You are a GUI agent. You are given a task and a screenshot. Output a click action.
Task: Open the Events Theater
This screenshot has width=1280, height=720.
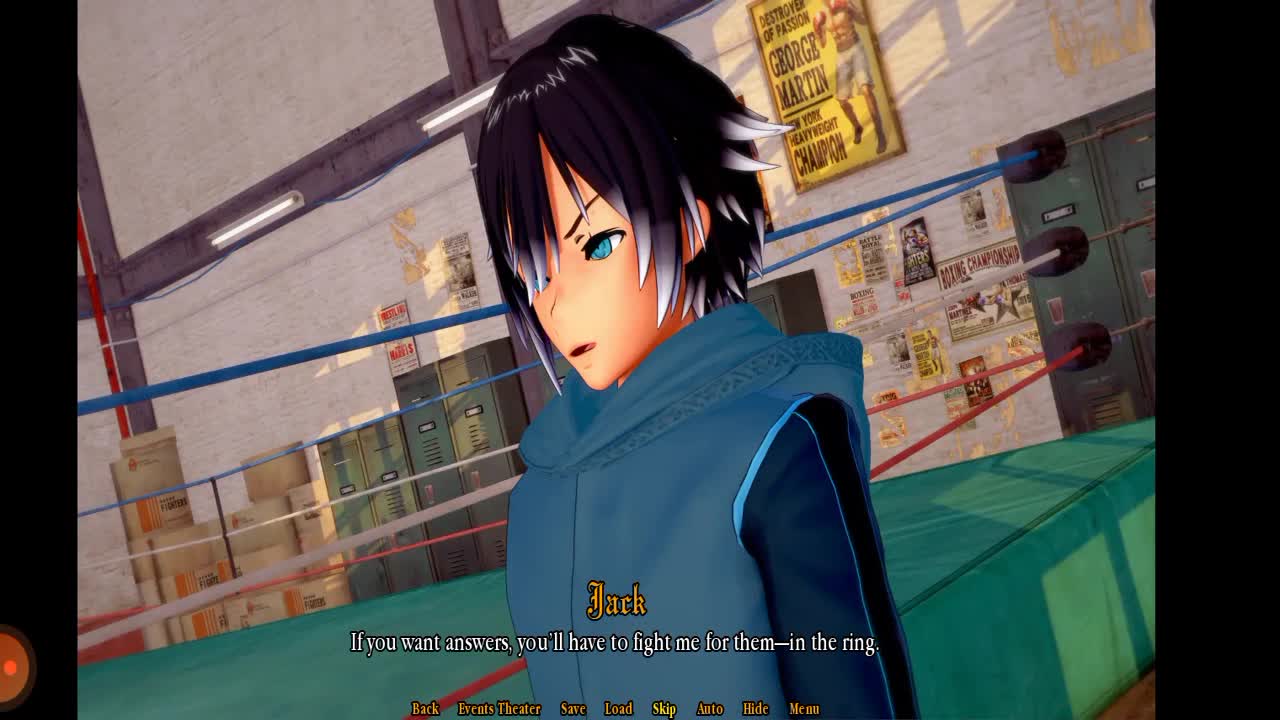(x=499, y=708)
